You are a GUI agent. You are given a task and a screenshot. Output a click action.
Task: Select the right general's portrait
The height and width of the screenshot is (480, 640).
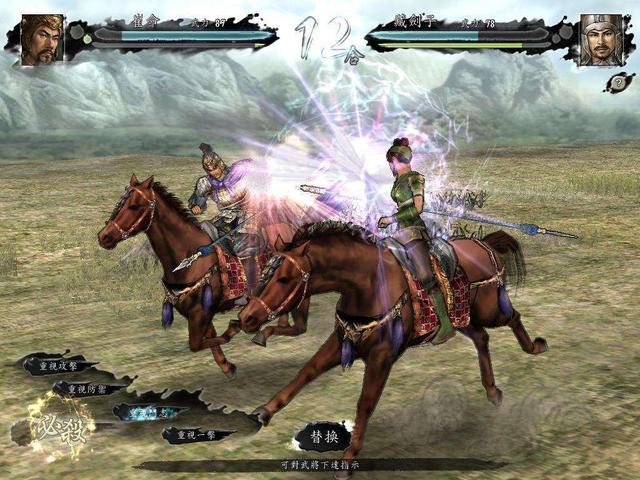[600, 39]
